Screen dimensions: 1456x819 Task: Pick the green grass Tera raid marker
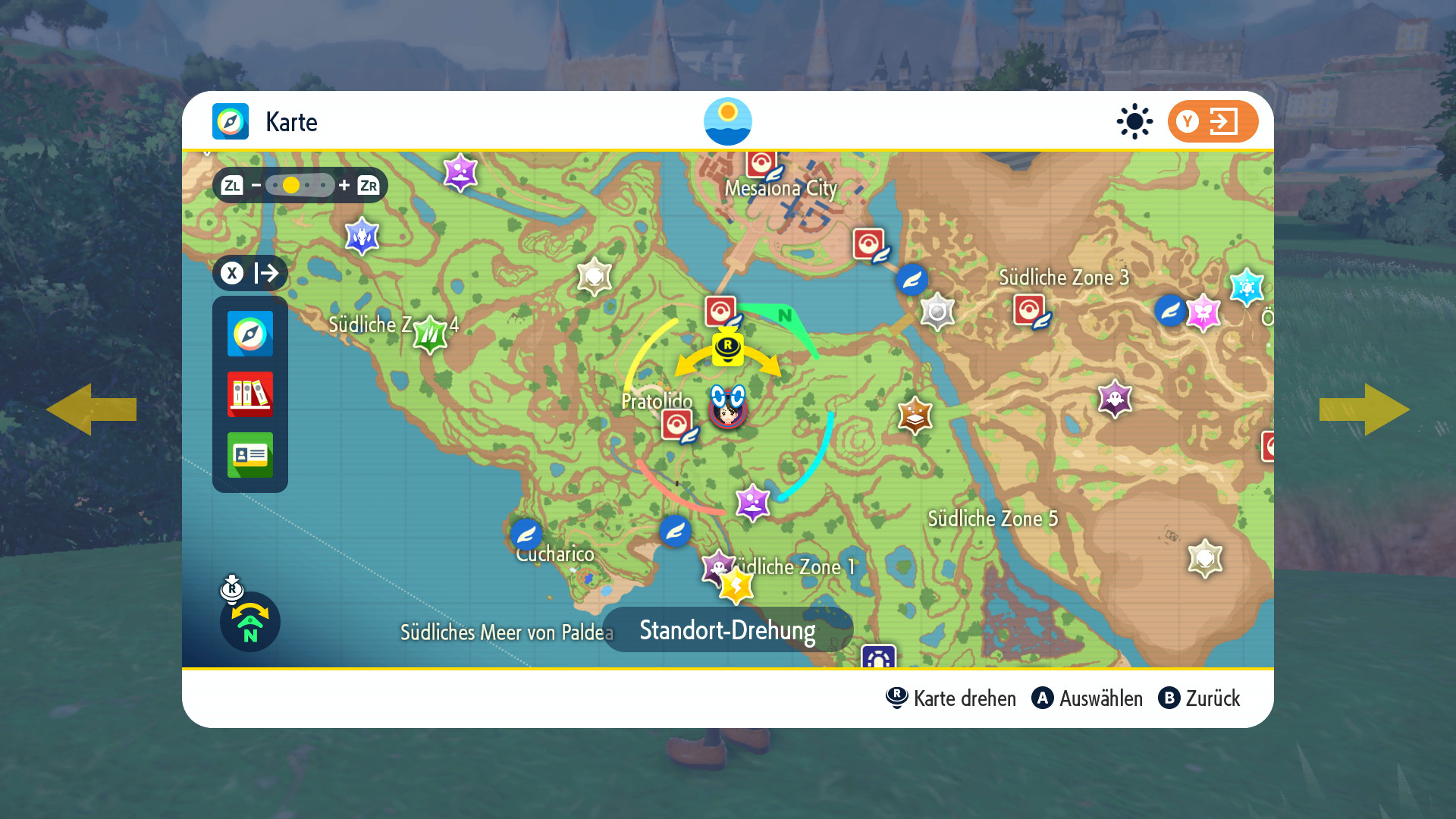(x=430, y=334)
